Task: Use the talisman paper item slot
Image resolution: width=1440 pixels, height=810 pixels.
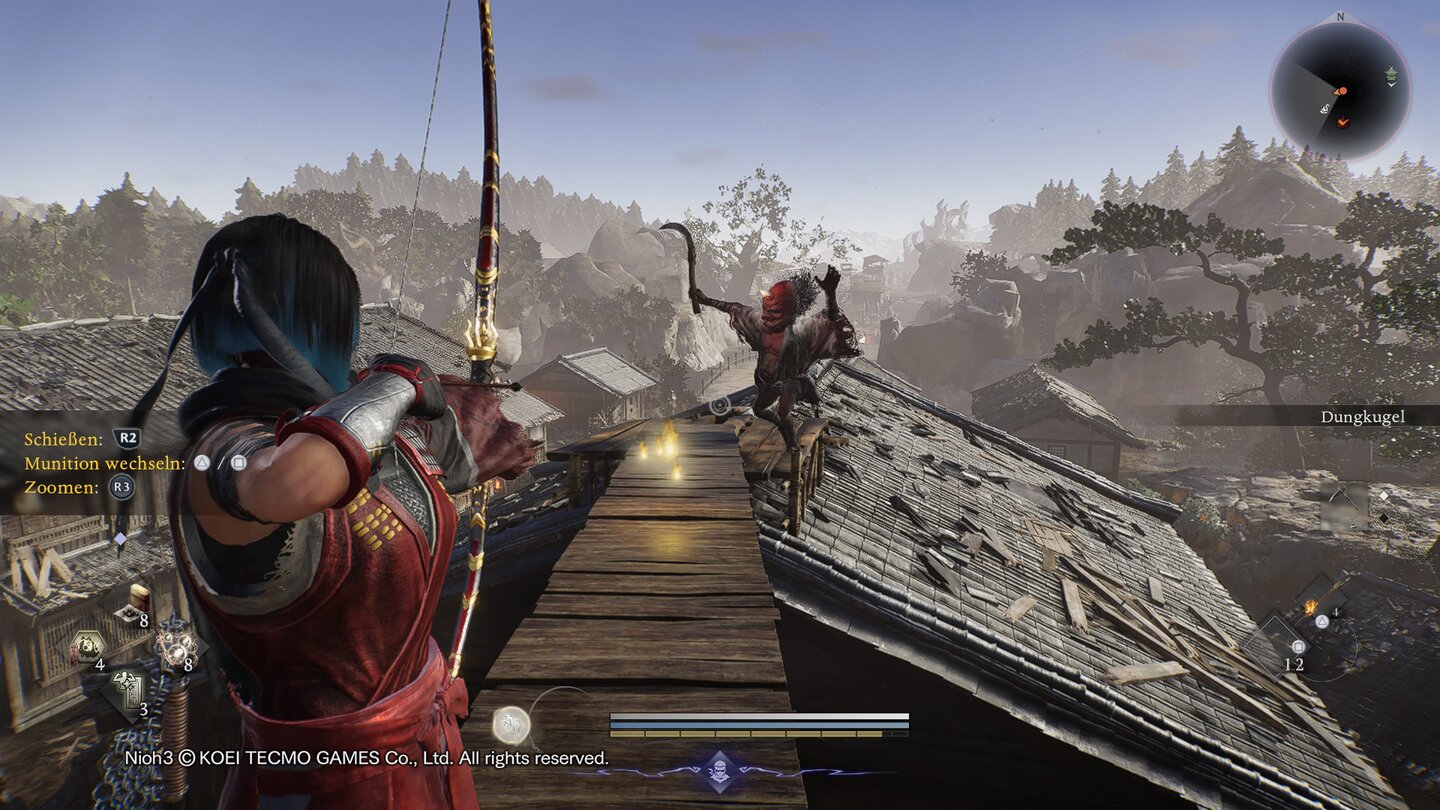Action: [128, 691]
